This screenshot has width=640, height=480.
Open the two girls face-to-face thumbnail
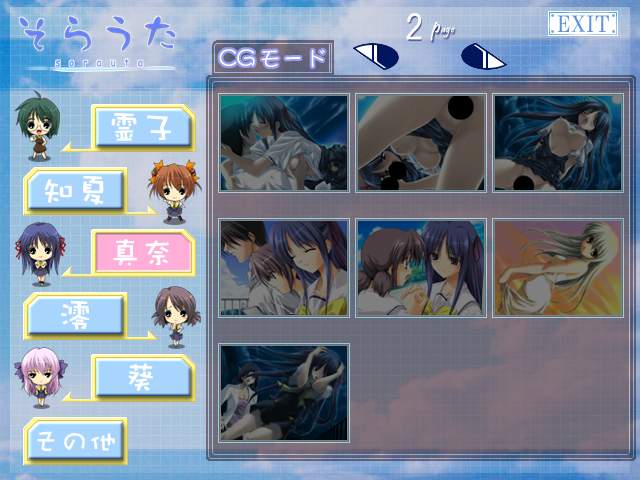(x=421, y=268)
